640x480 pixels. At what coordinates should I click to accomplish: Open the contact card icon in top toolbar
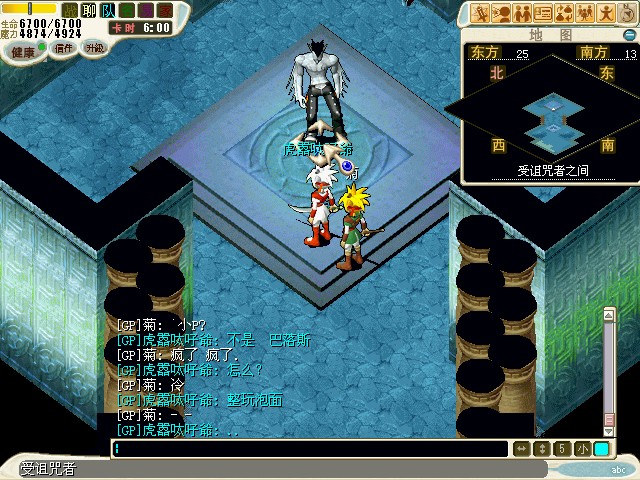point(545,14)
